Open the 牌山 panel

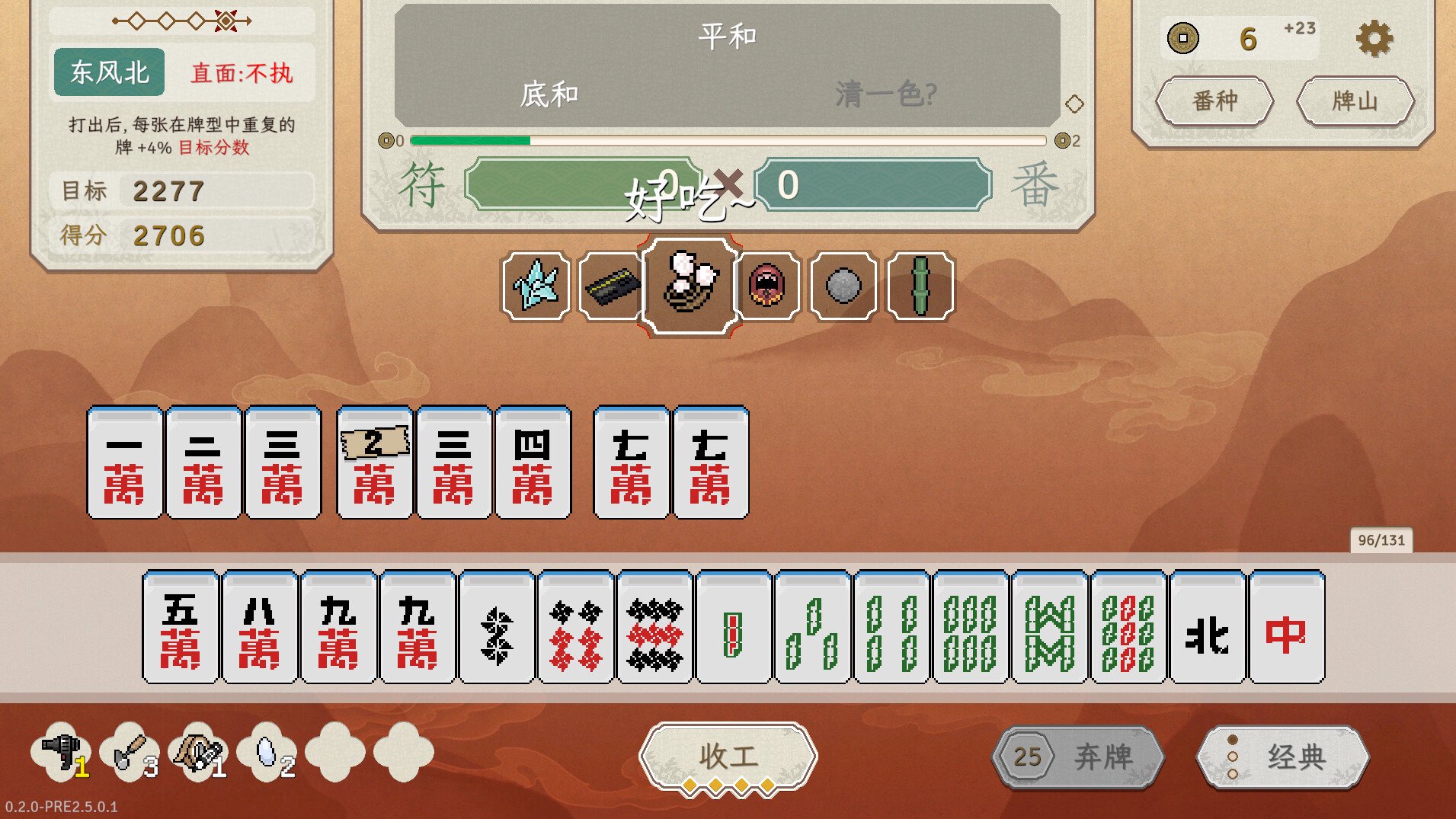1356,101
